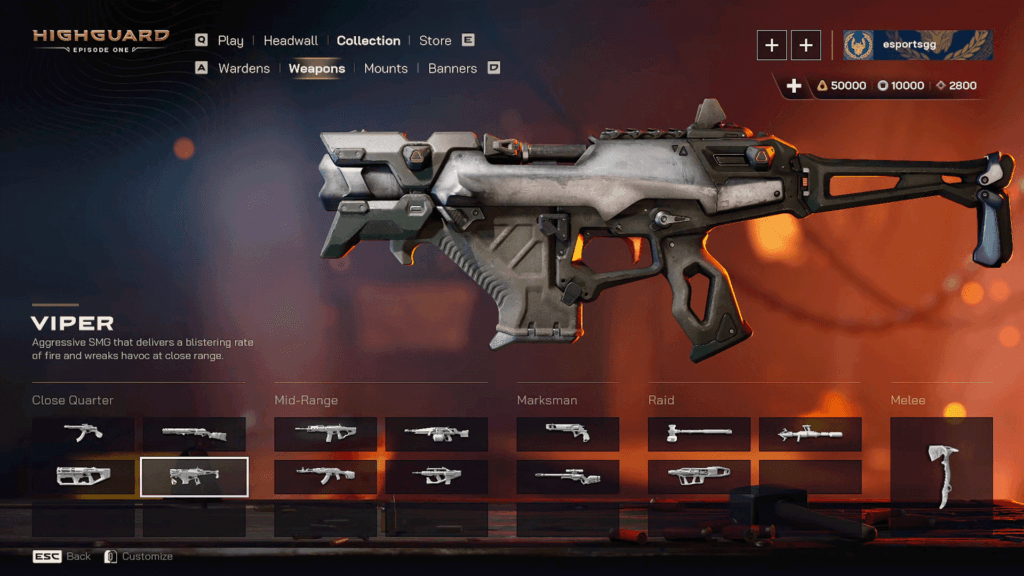Viewport: 1024px width, 576px height.
Task: Select the AK-style rifle in Mid-Range
Action: 325,477
